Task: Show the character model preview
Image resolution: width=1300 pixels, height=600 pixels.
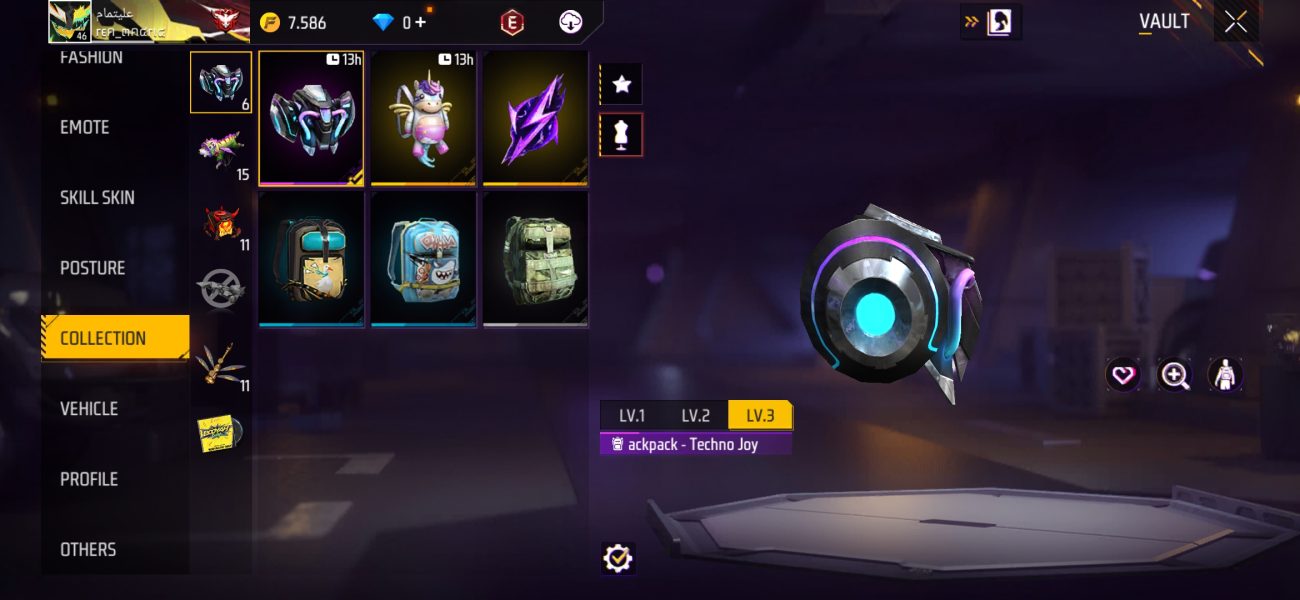Action: 1225,375
